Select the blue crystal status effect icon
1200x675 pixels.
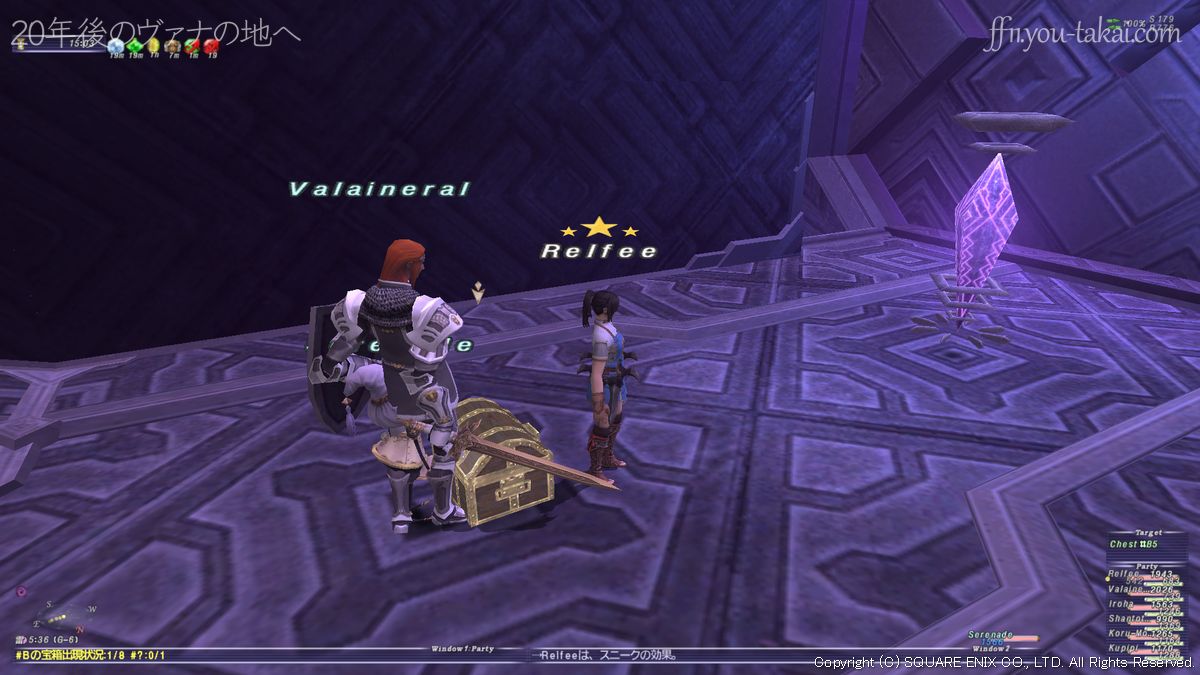116,45
